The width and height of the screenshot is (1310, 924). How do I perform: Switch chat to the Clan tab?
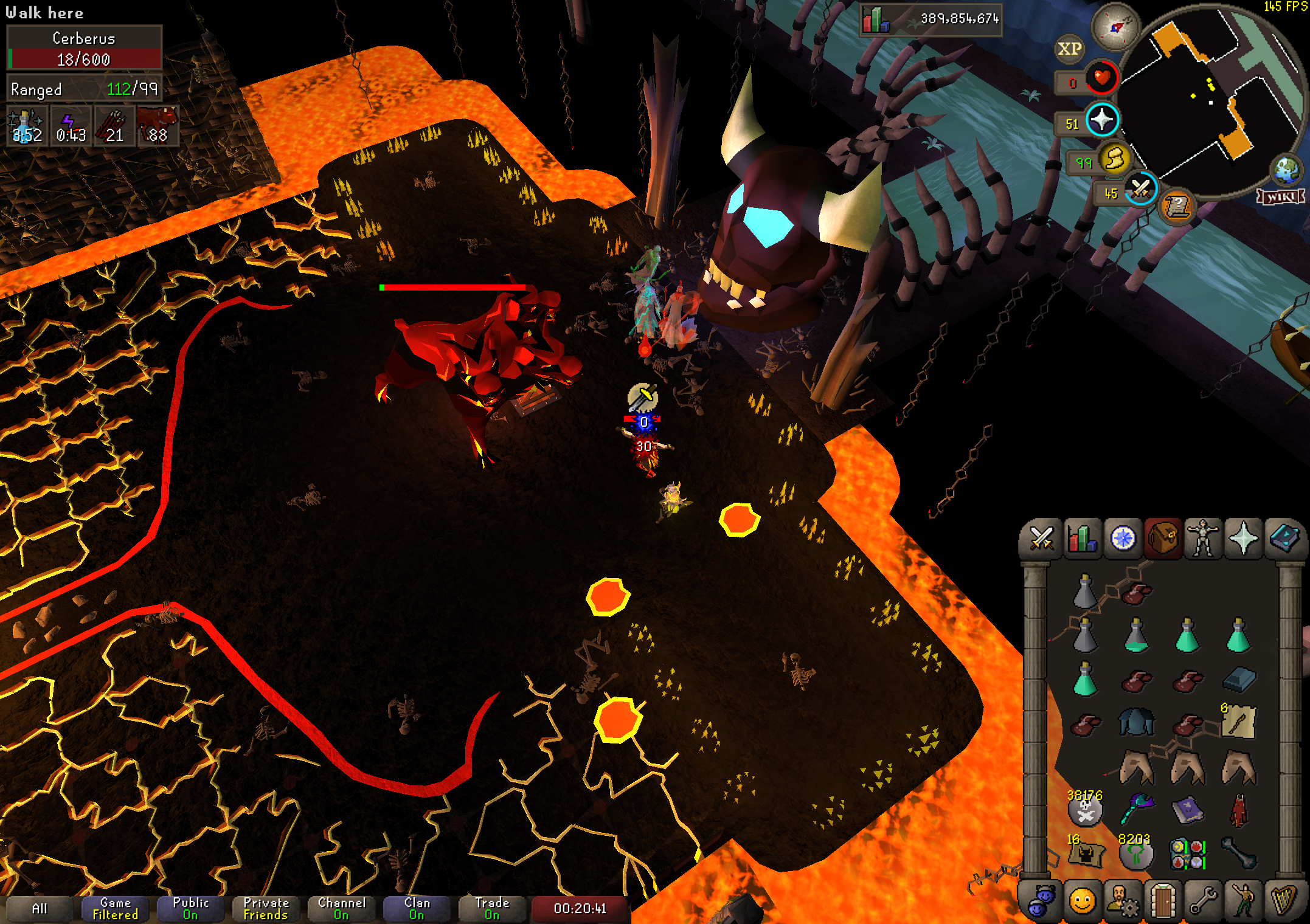pyautogui.click(x=417, y=909)
